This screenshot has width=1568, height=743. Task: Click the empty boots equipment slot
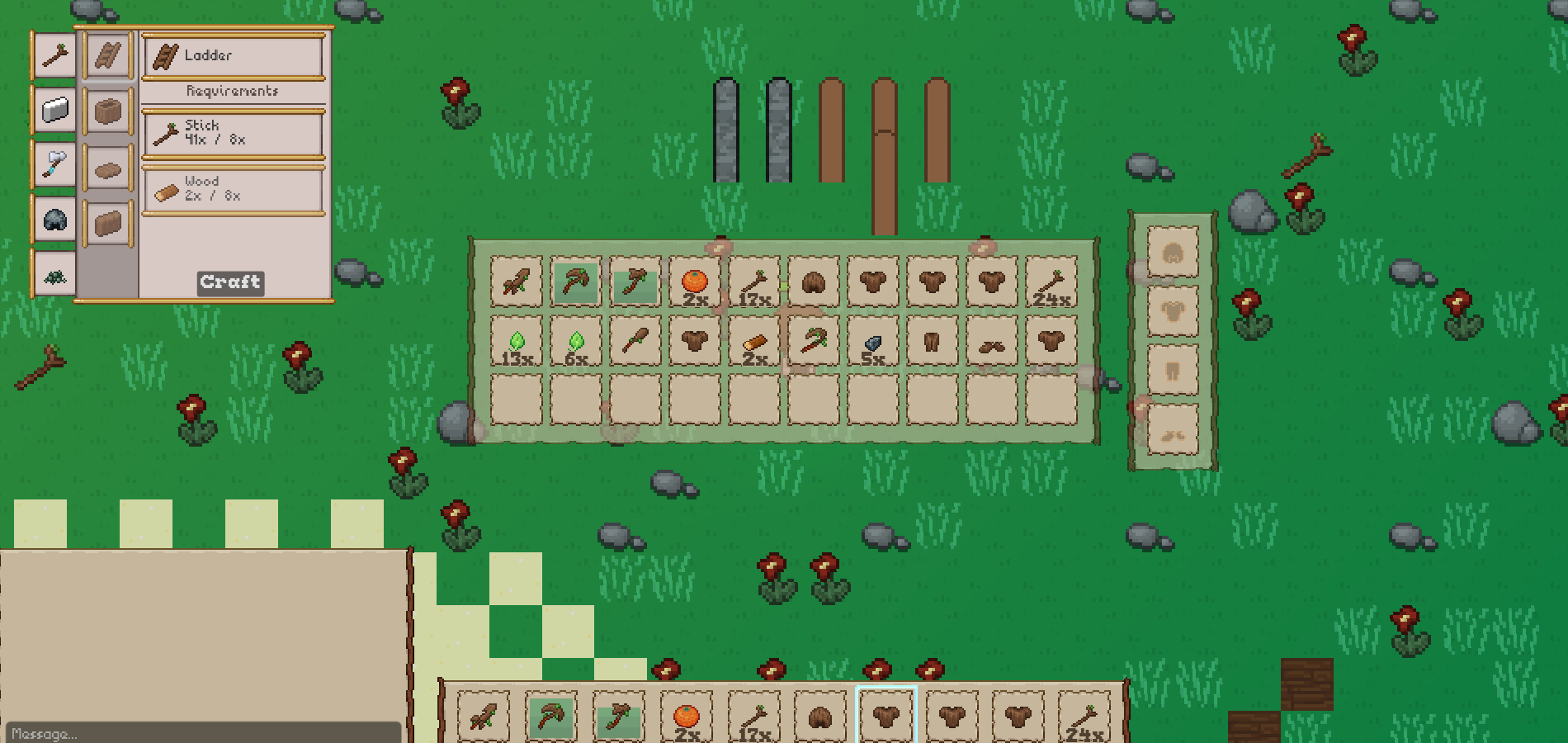(x=1173, y=430)
